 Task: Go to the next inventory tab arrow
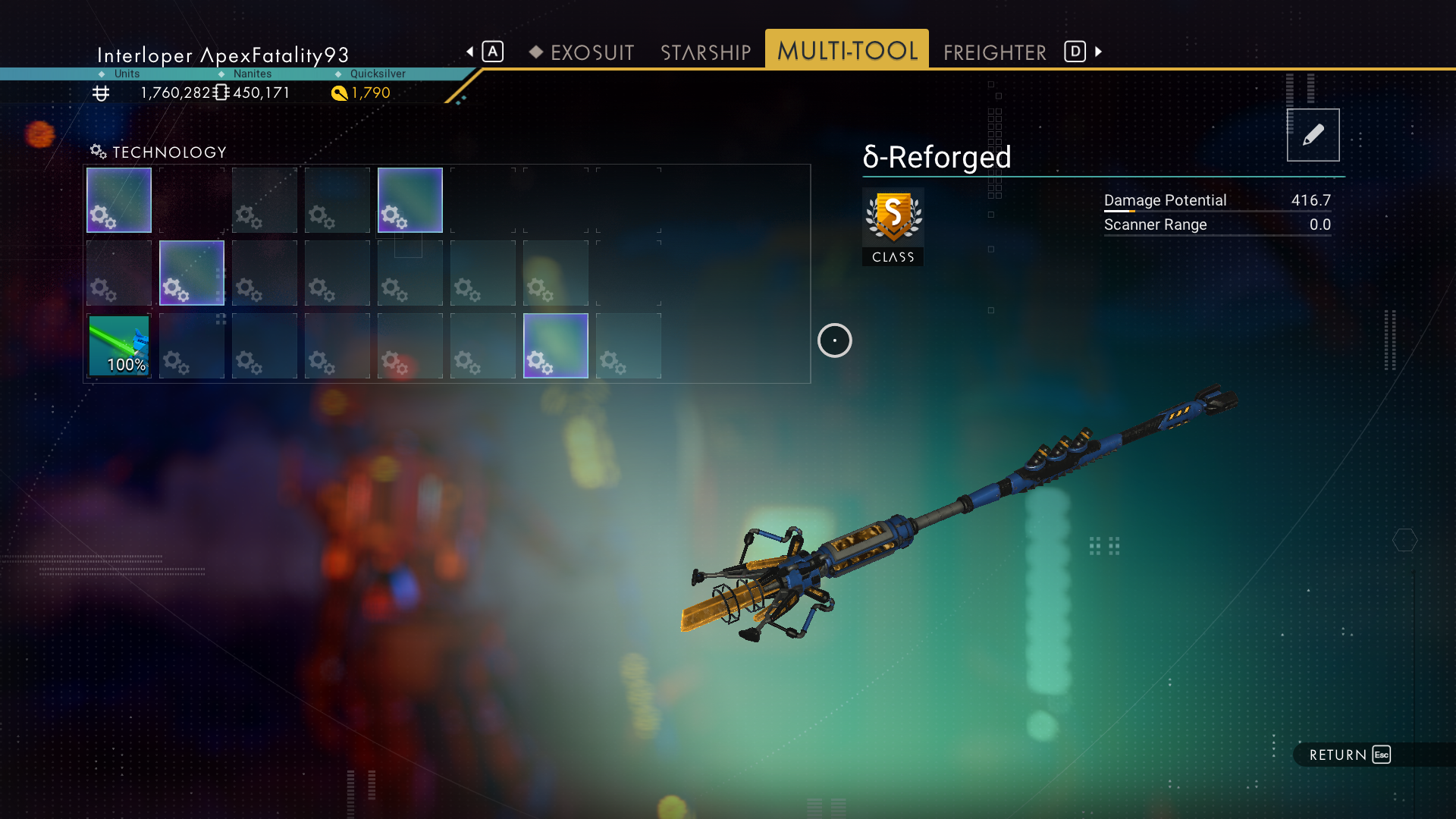[x=1098, y=52]
